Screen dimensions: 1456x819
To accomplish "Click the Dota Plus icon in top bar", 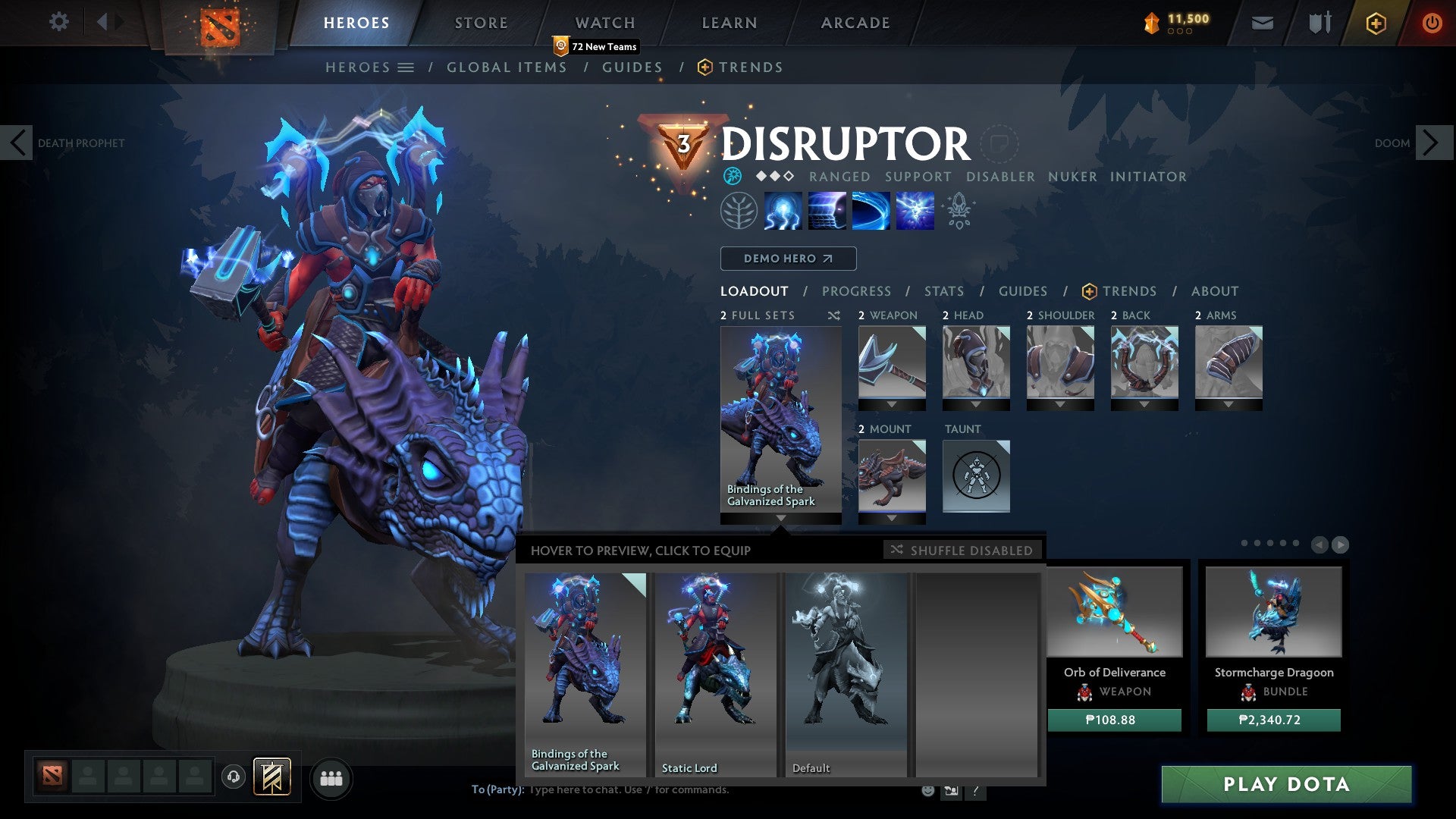I will [x=1375, y=23].
